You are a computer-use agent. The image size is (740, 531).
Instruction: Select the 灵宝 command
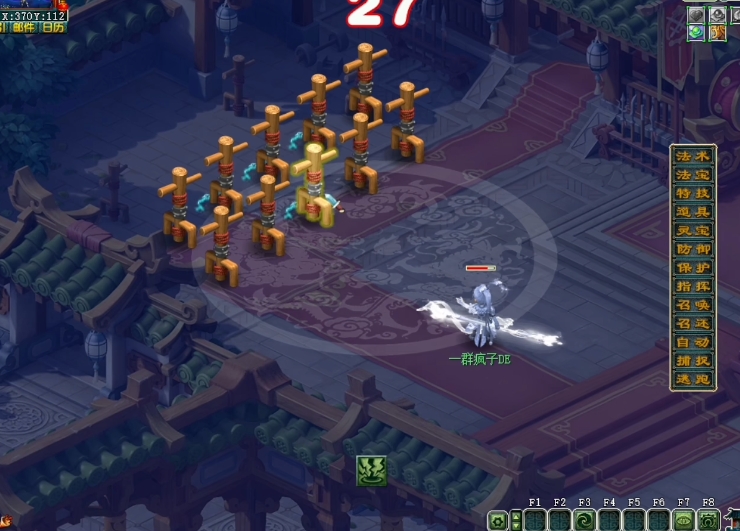(x=693, y=231)
